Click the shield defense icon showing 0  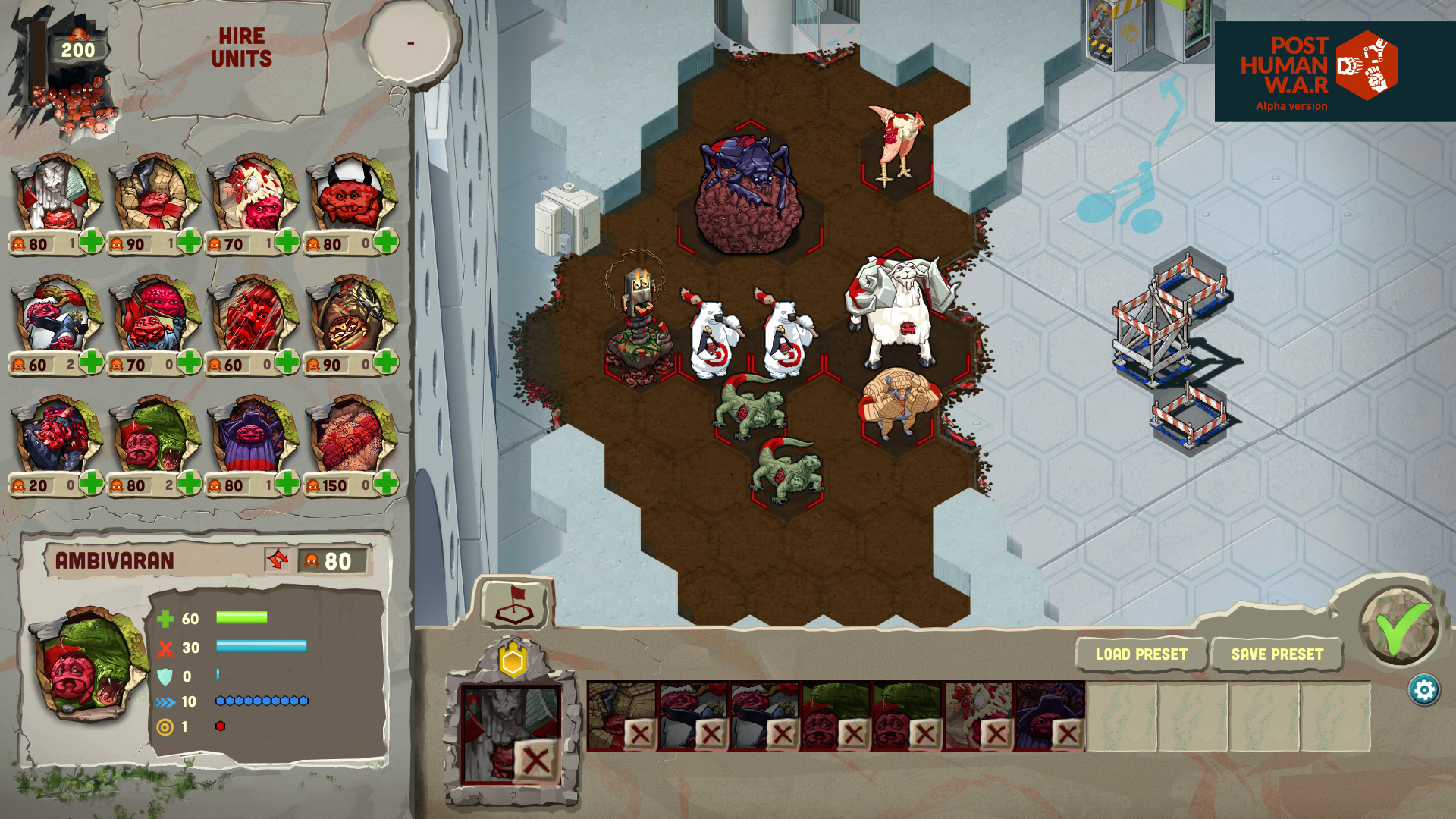click(x=165, y=674)
